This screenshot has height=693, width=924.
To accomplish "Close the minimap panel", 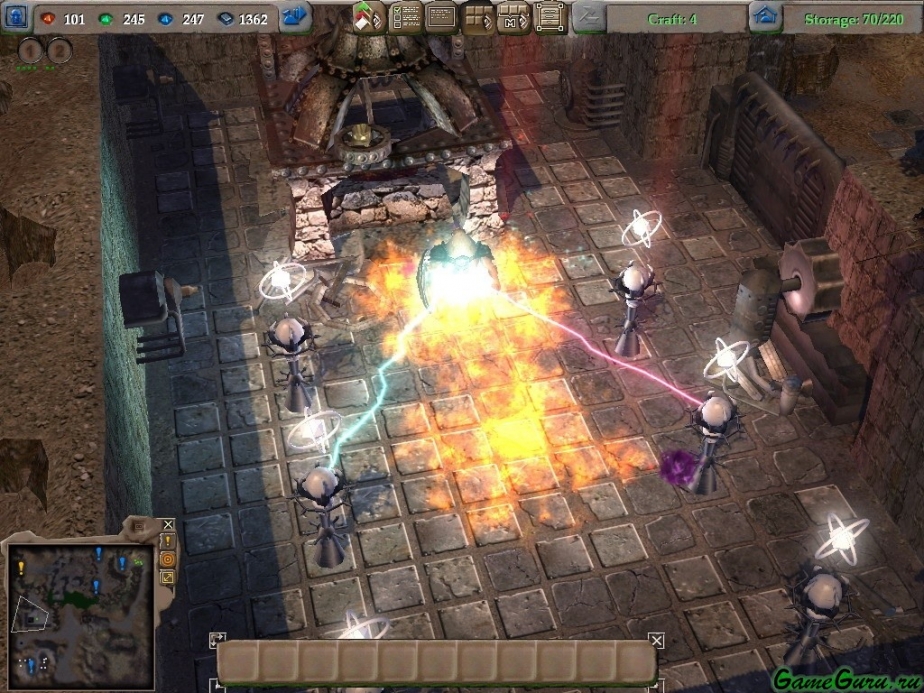I will (168, 524).
